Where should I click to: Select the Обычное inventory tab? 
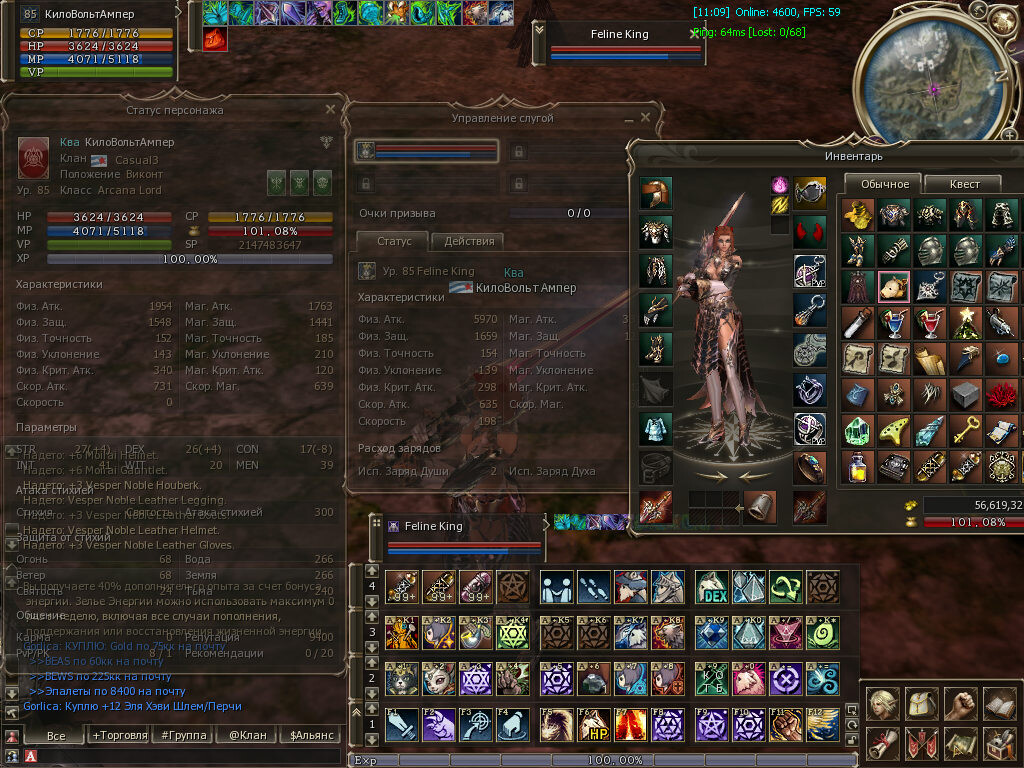tap(884, 184)
